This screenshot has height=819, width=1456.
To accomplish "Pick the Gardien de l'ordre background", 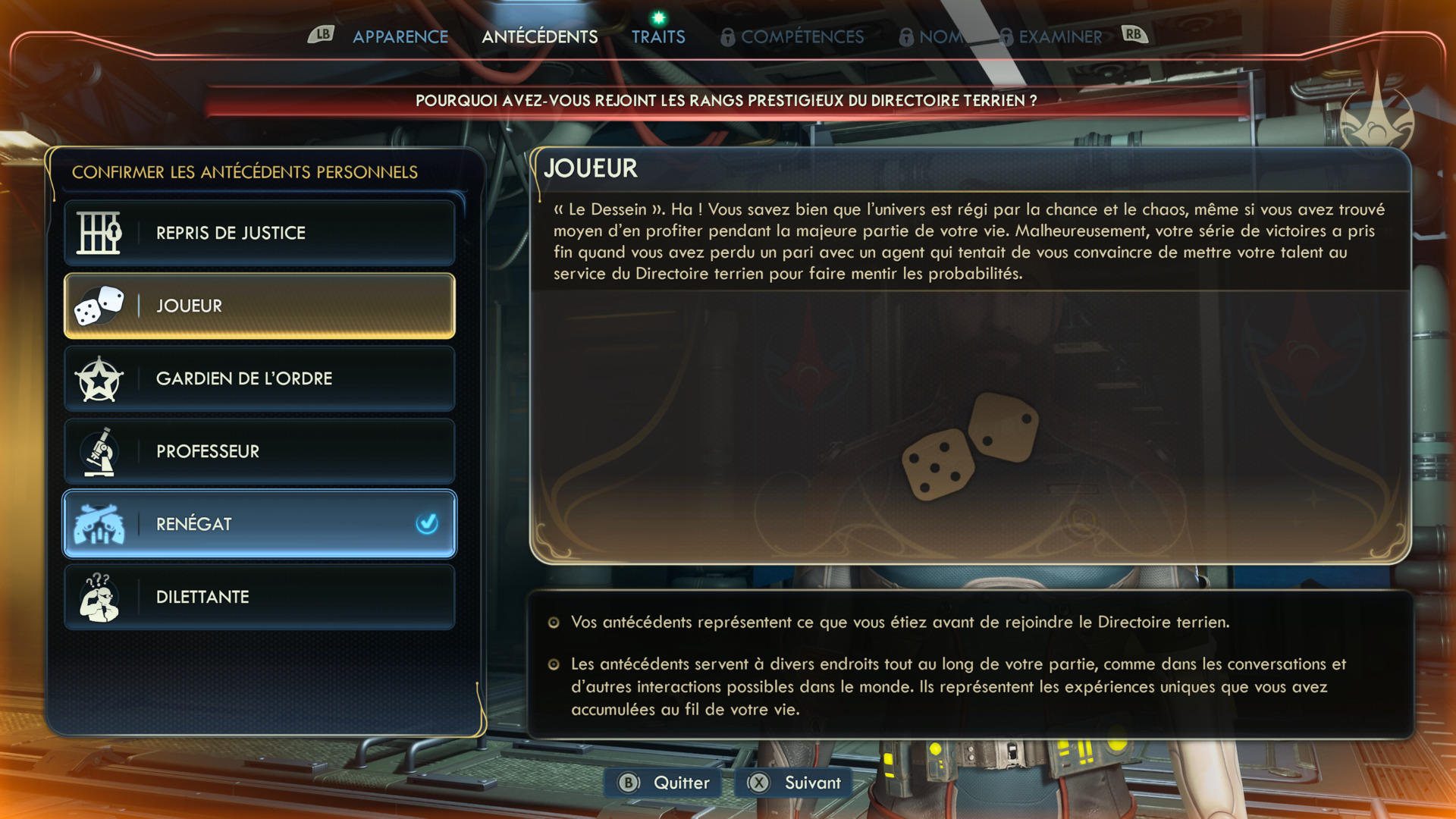I will (x=259, y=378).
